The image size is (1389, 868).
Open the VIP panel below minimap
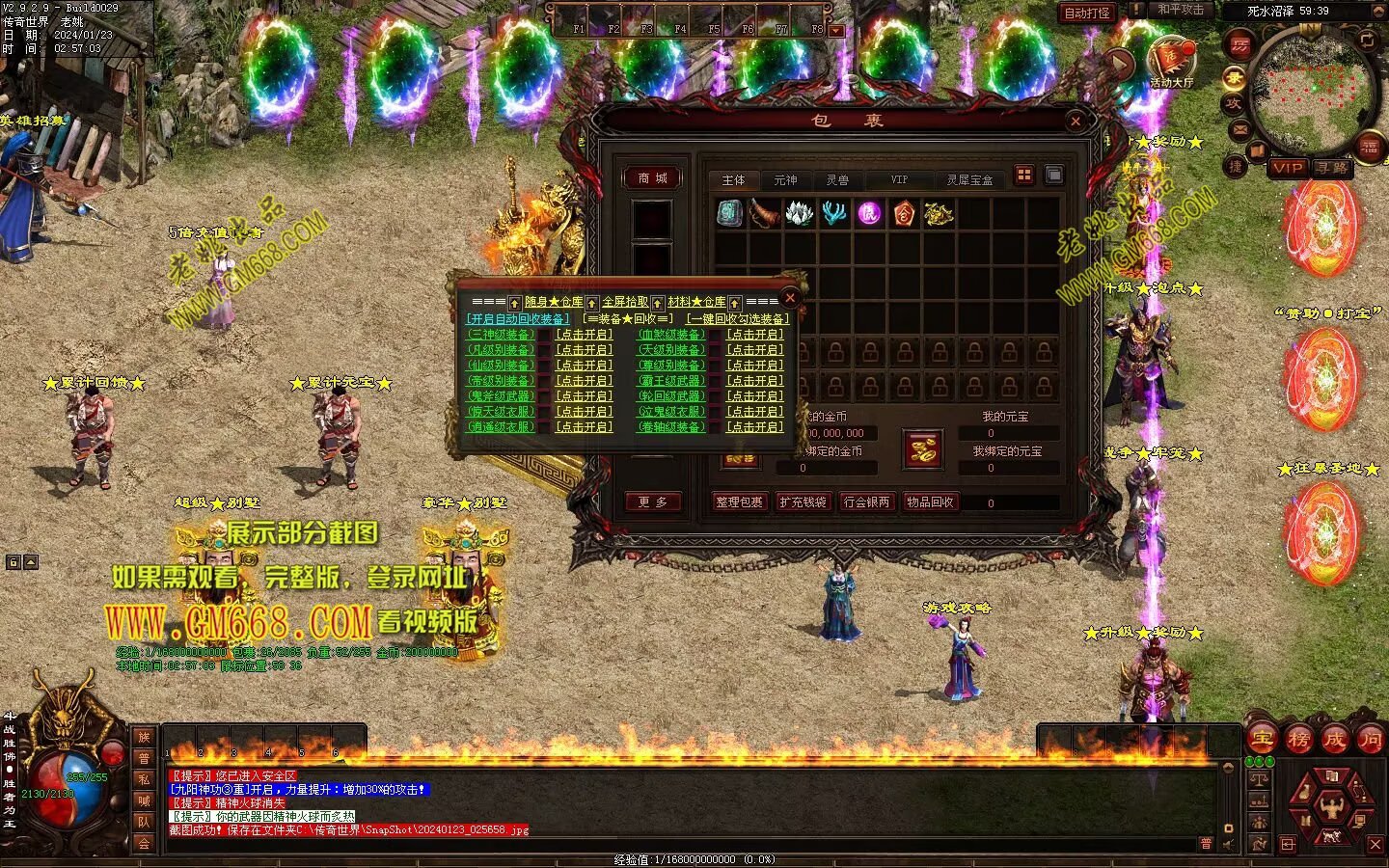pyautogui.click(x=1288, y=168)
